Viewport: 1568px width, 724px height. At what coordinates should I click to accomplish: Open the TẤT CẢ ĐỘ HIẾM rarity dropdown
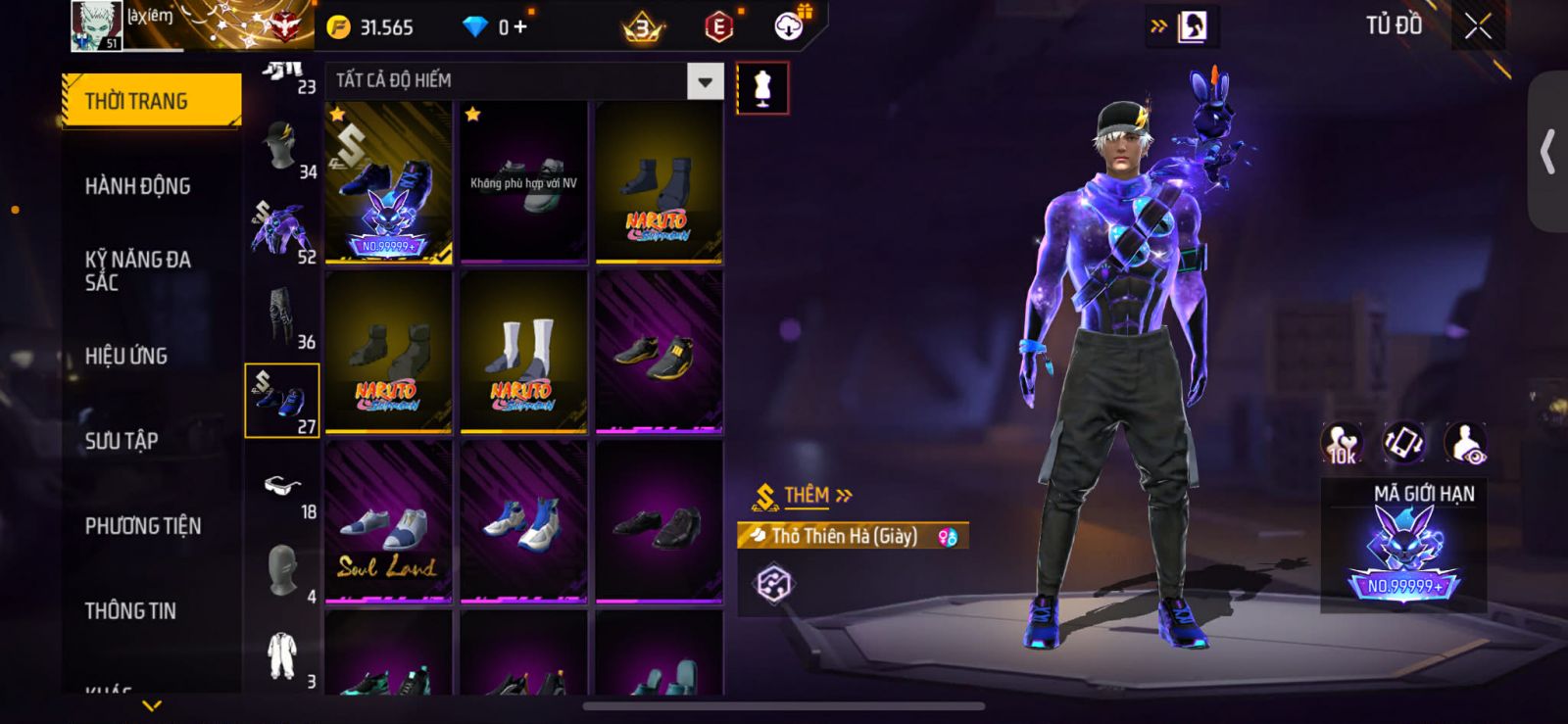(x=705, y=81)
